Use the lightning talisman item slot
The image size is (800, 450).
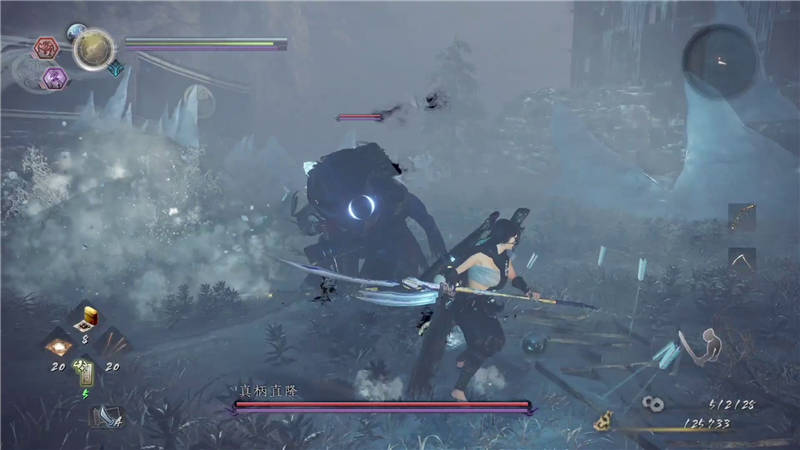click(x=86, y=371)
